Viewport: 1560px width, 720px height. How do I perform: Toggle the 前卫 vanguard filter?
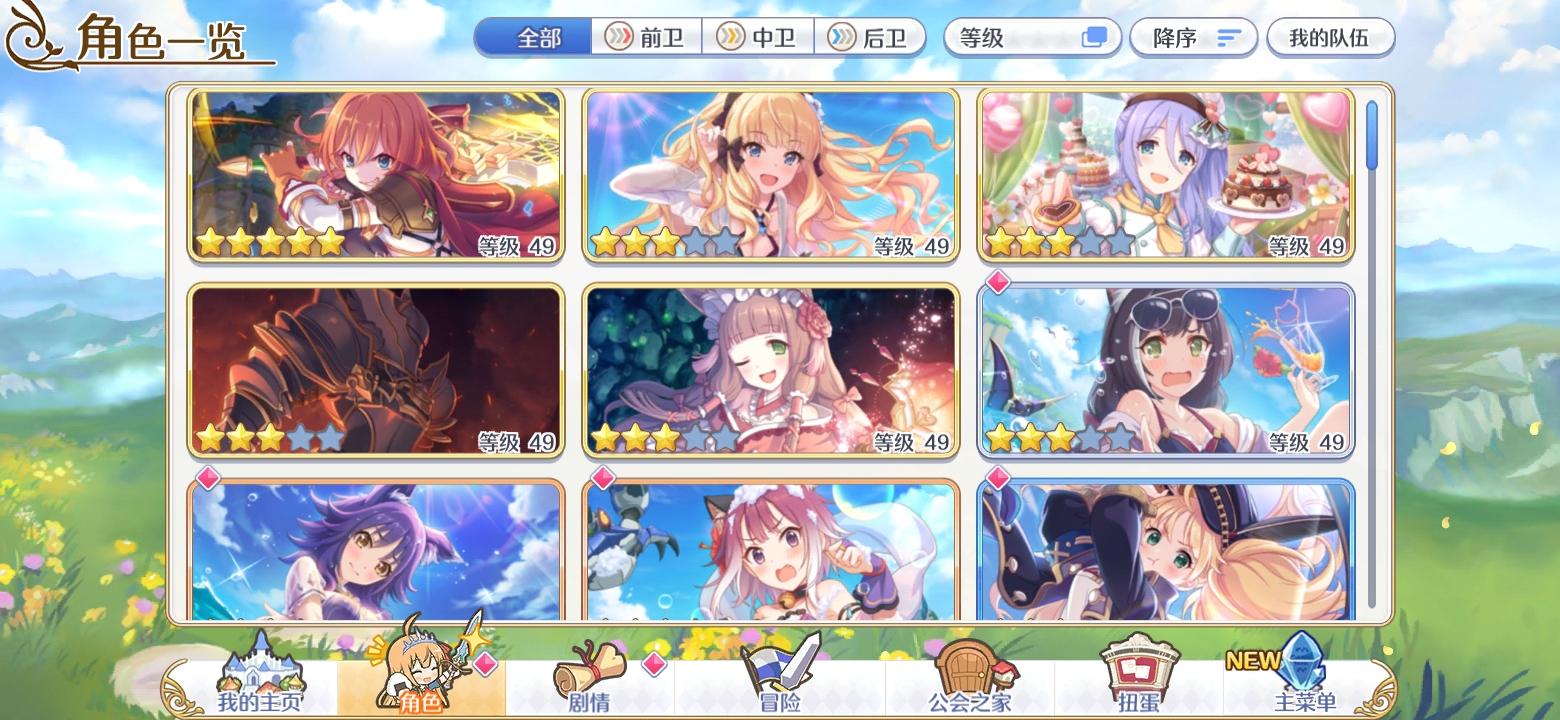click(x=646, y=37)
